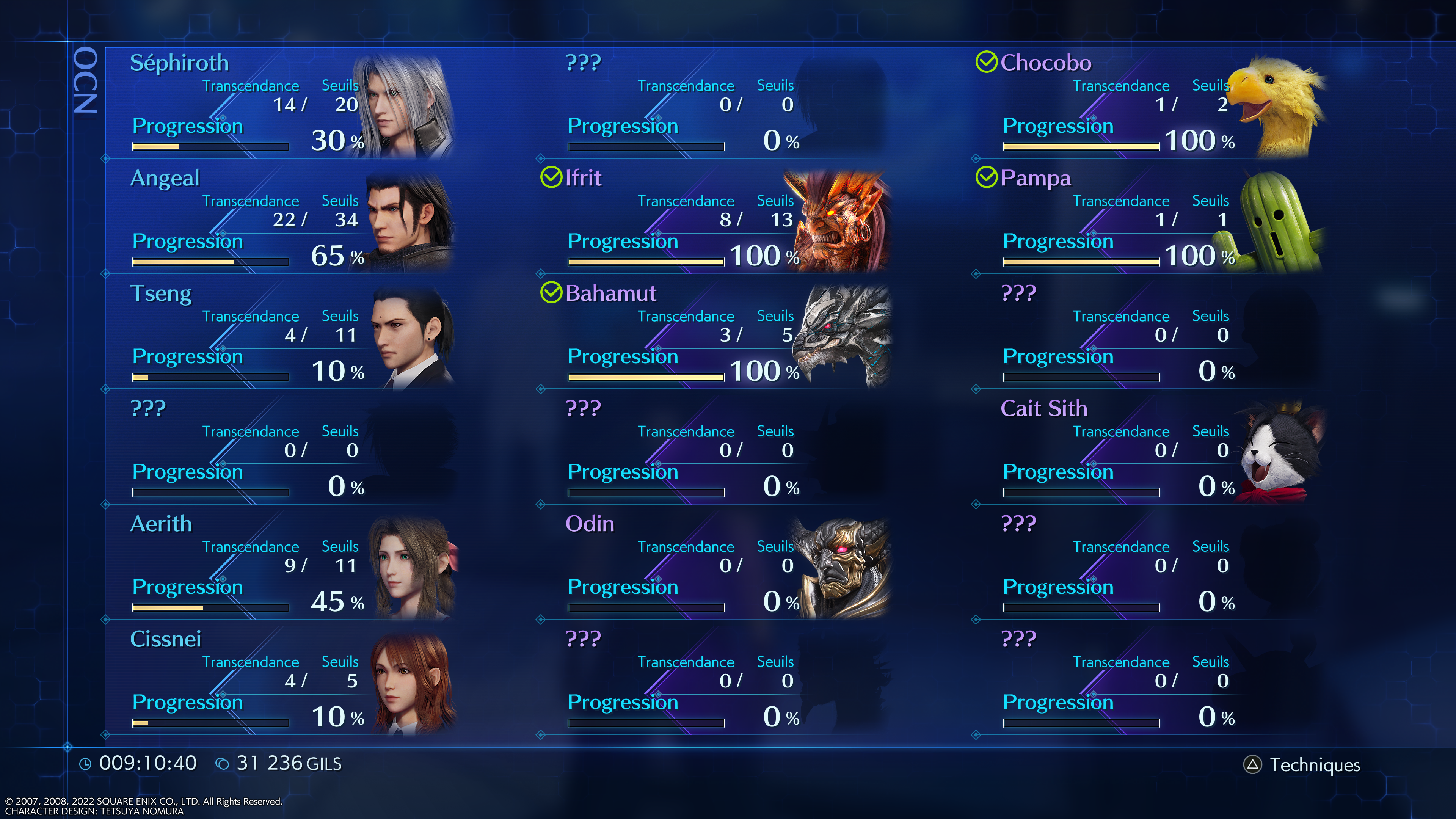Viewport: 1456px width, 819px height.
Task: Show Techniques list
Action: coord(1302,765)
